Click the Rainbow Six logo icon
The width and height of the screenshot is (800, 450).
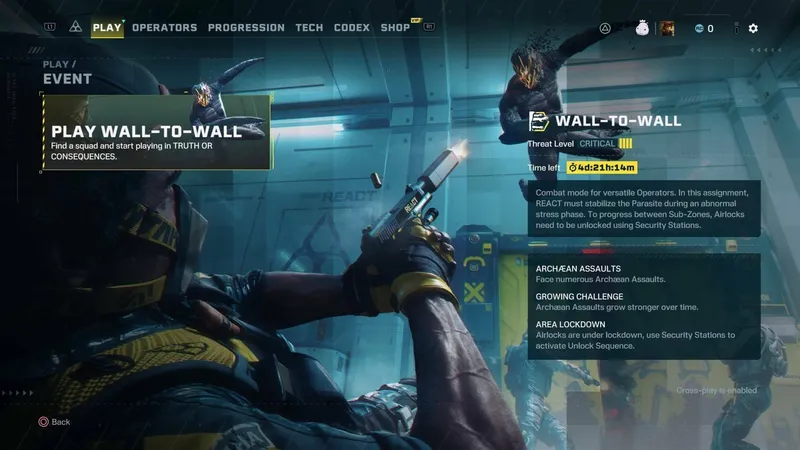[75, 28]
